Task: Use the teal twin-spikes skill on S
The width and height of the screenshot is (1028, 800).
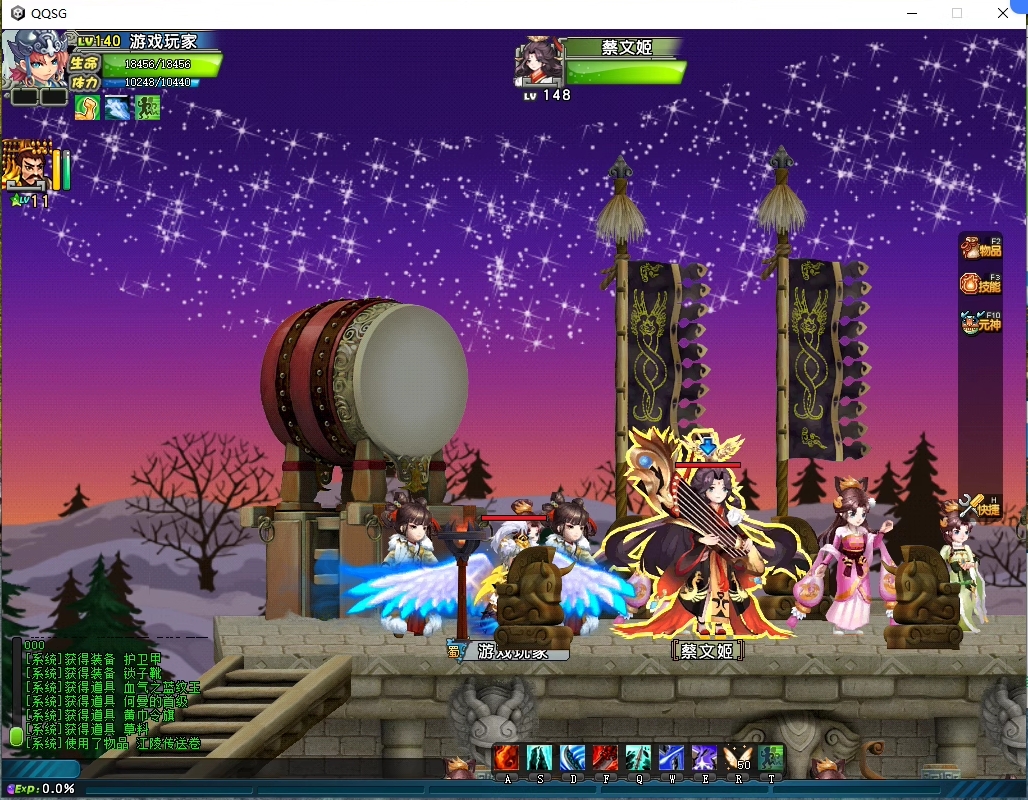Action: pyautogui.click(x=540, y=758)
